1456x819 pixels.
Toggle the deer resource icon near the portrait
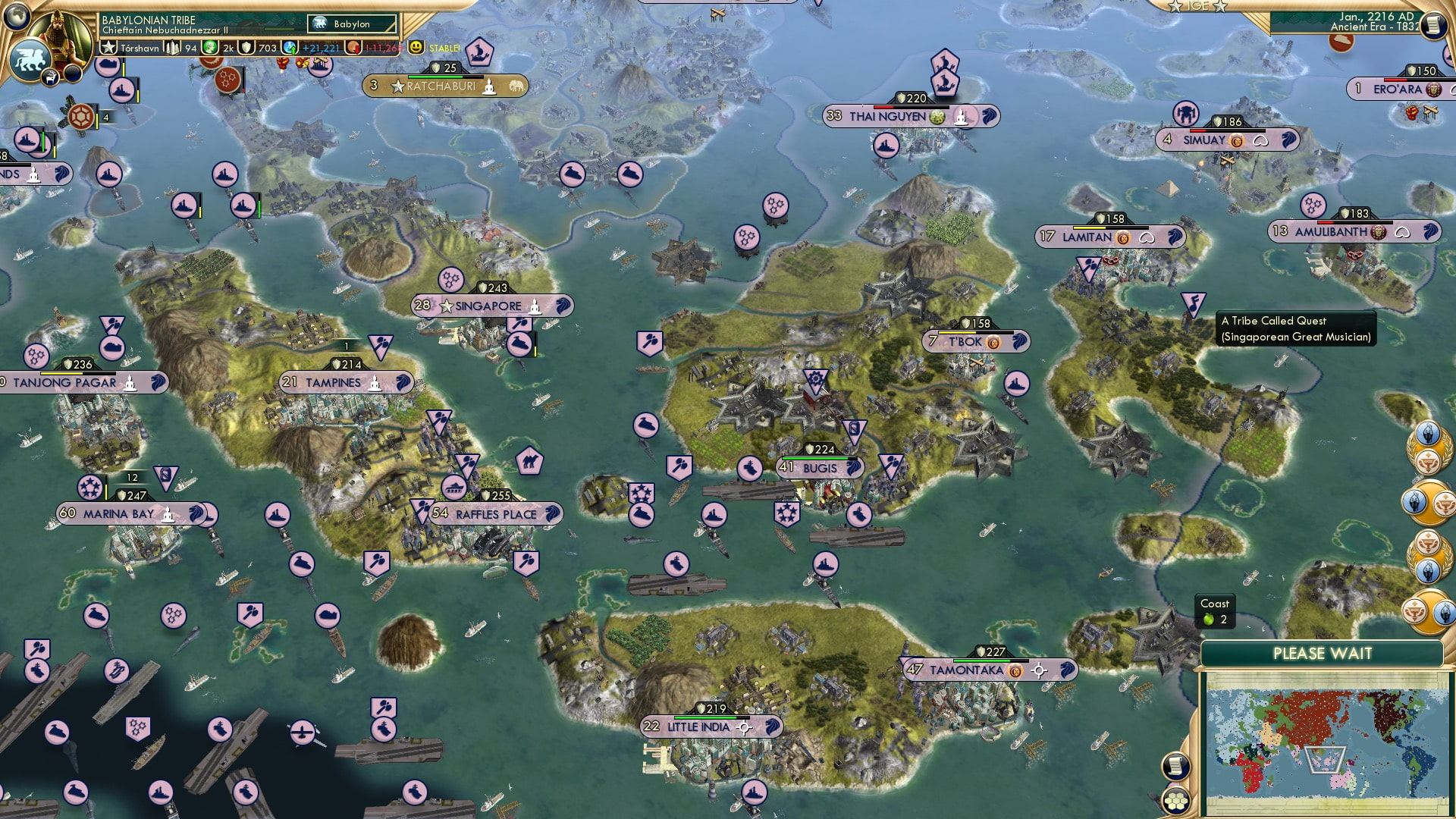tap(50, 78)
